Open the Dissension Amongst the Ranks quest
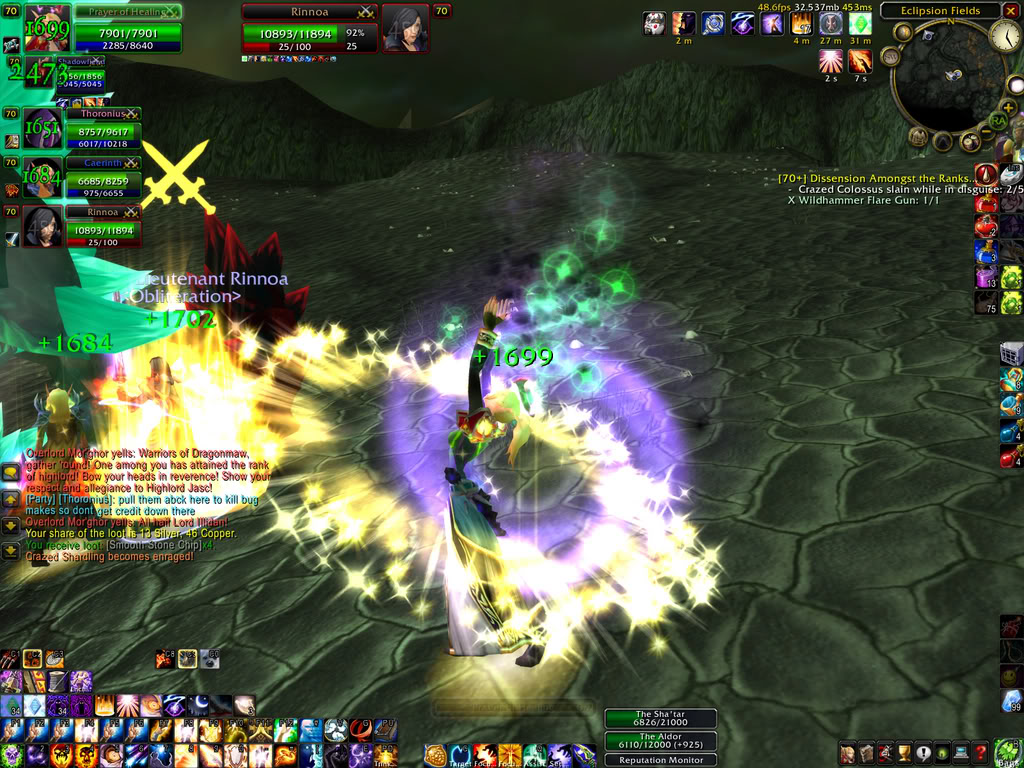 877,178
